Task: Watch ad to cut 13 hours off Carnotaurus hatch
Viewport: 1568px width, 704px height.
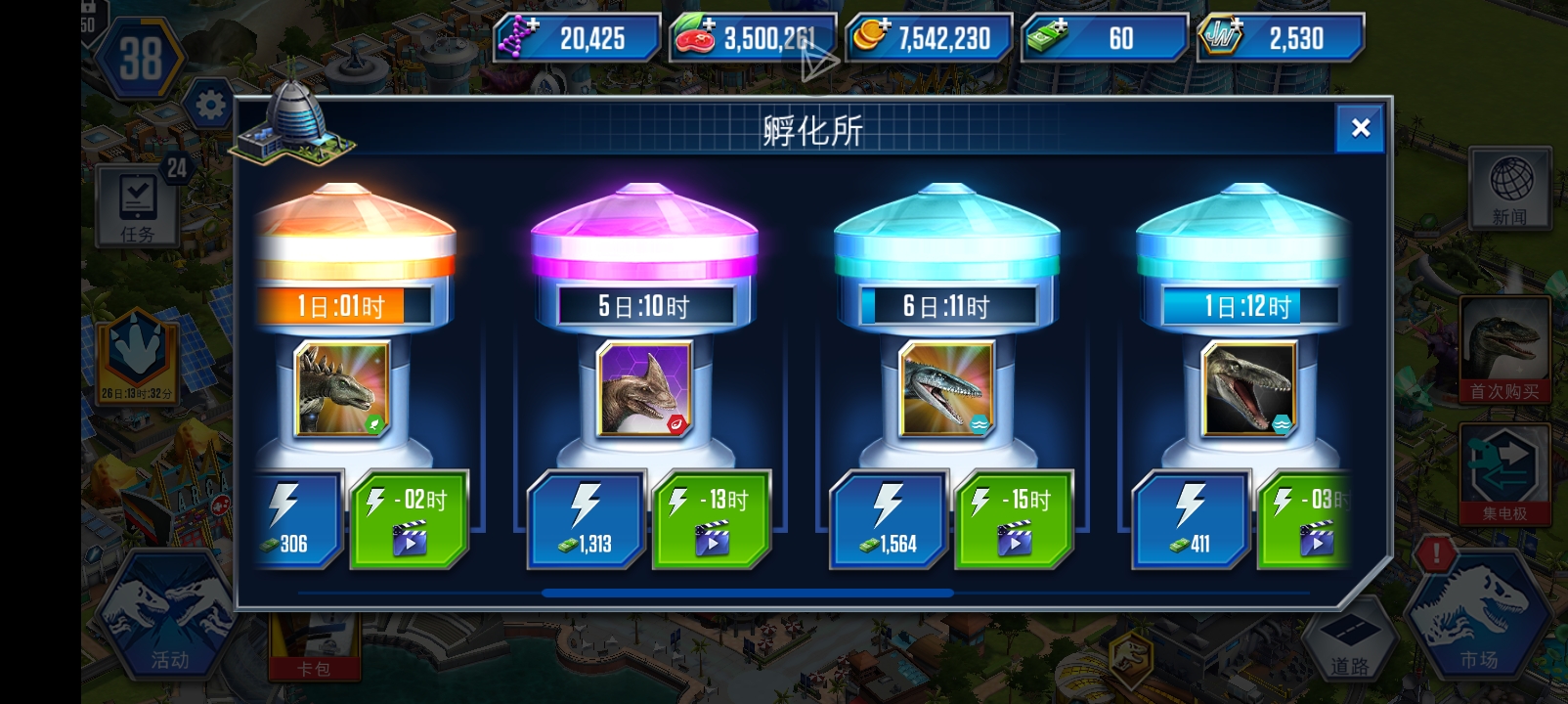Action: coord(711,519)
